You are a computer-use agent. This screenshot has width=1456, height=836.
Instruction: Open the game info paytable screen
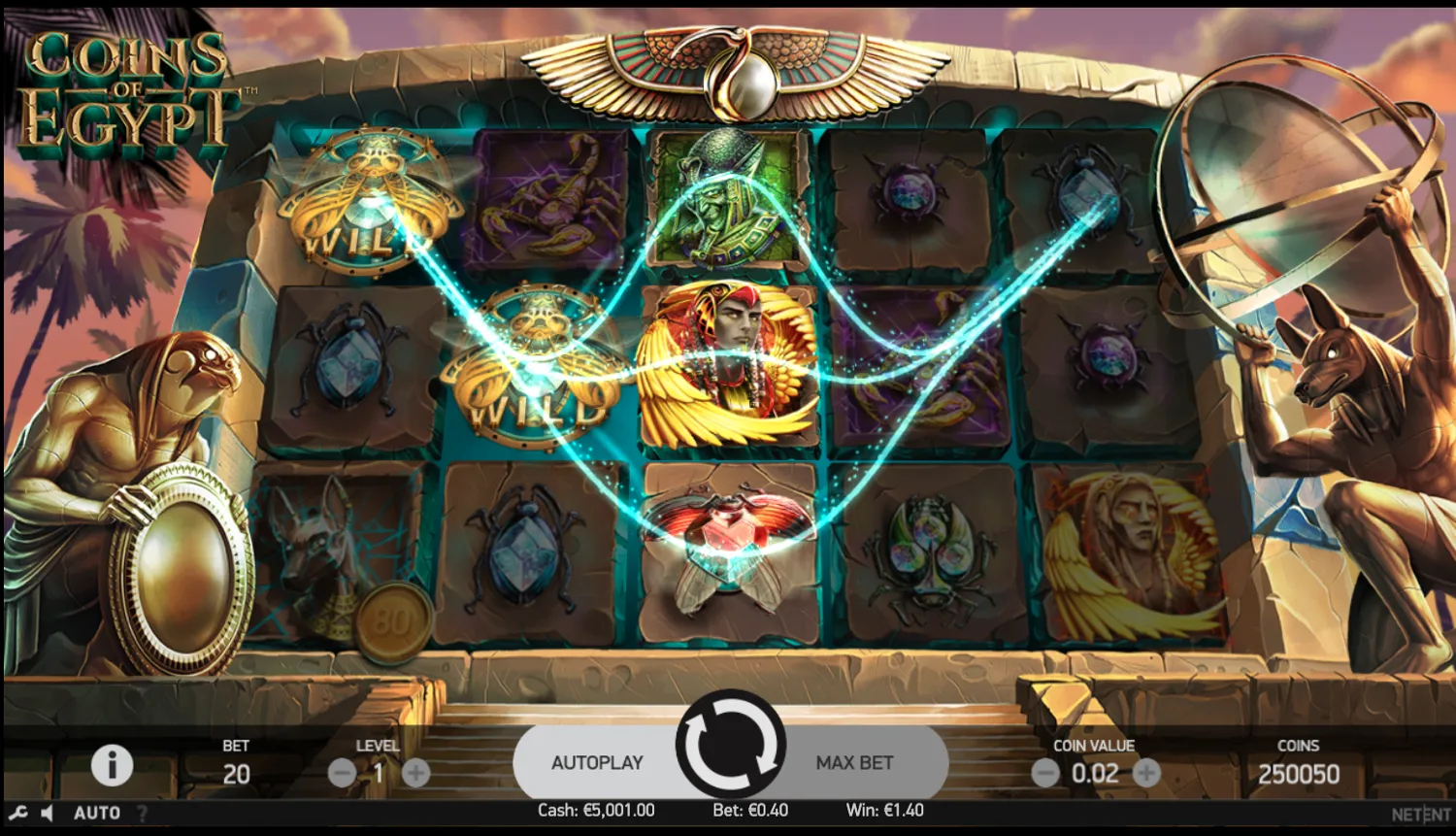tap(112, 766)
